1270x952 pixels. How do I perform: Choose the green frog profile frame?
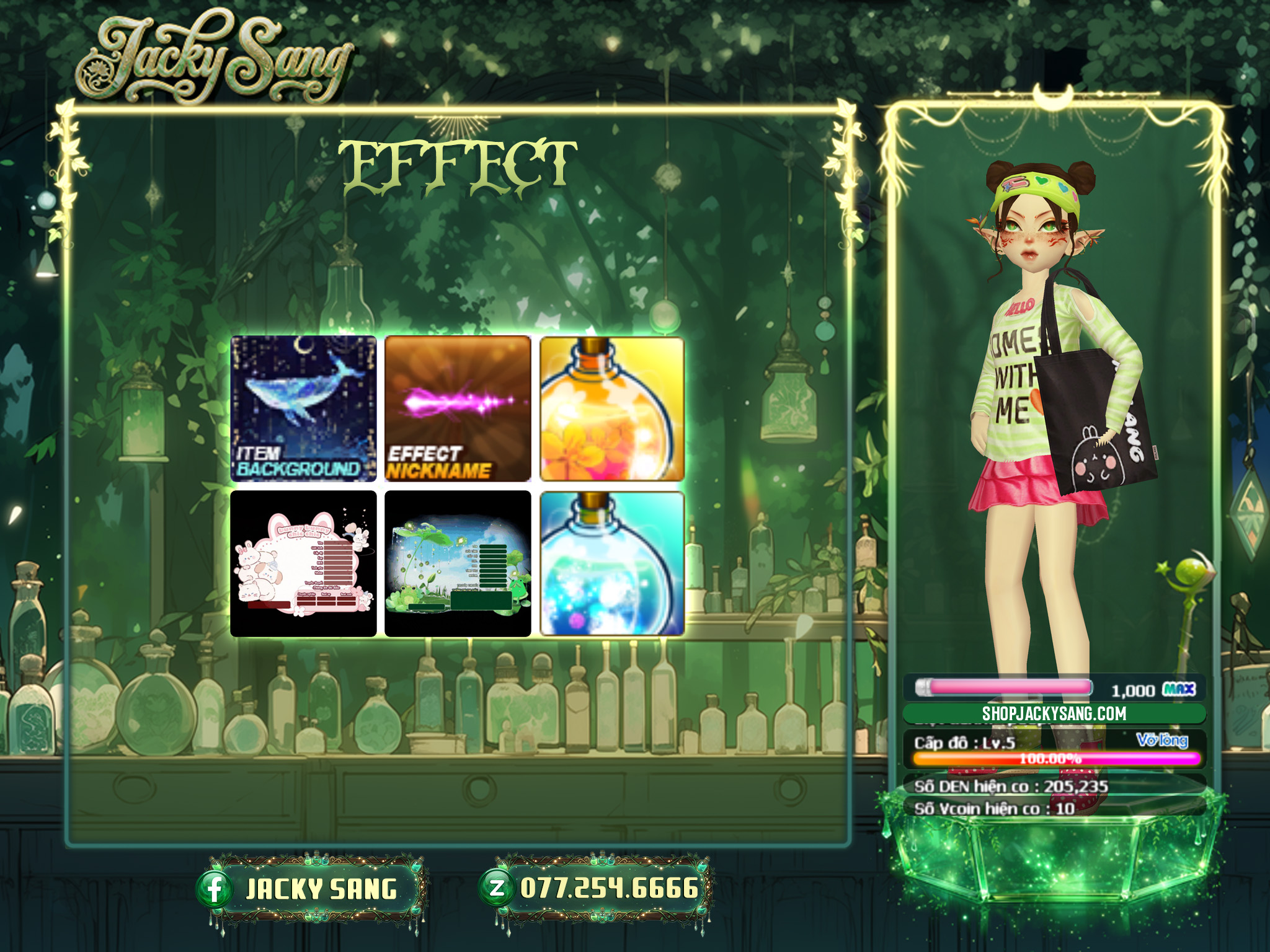point(458,563)
